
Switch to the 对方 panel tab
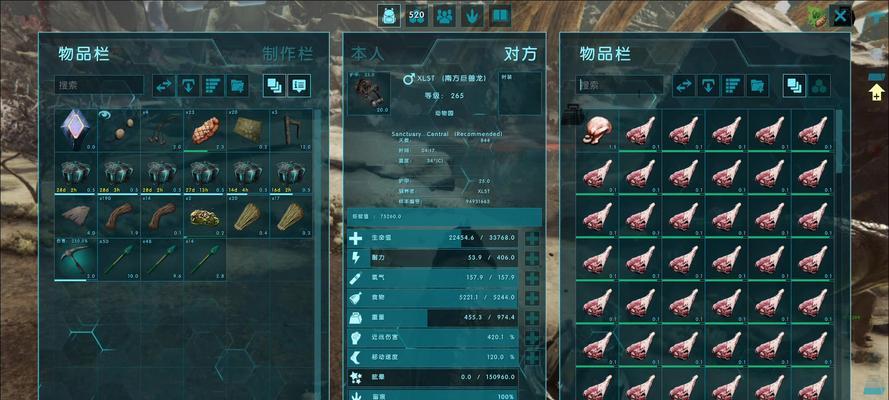click(520, 54)
